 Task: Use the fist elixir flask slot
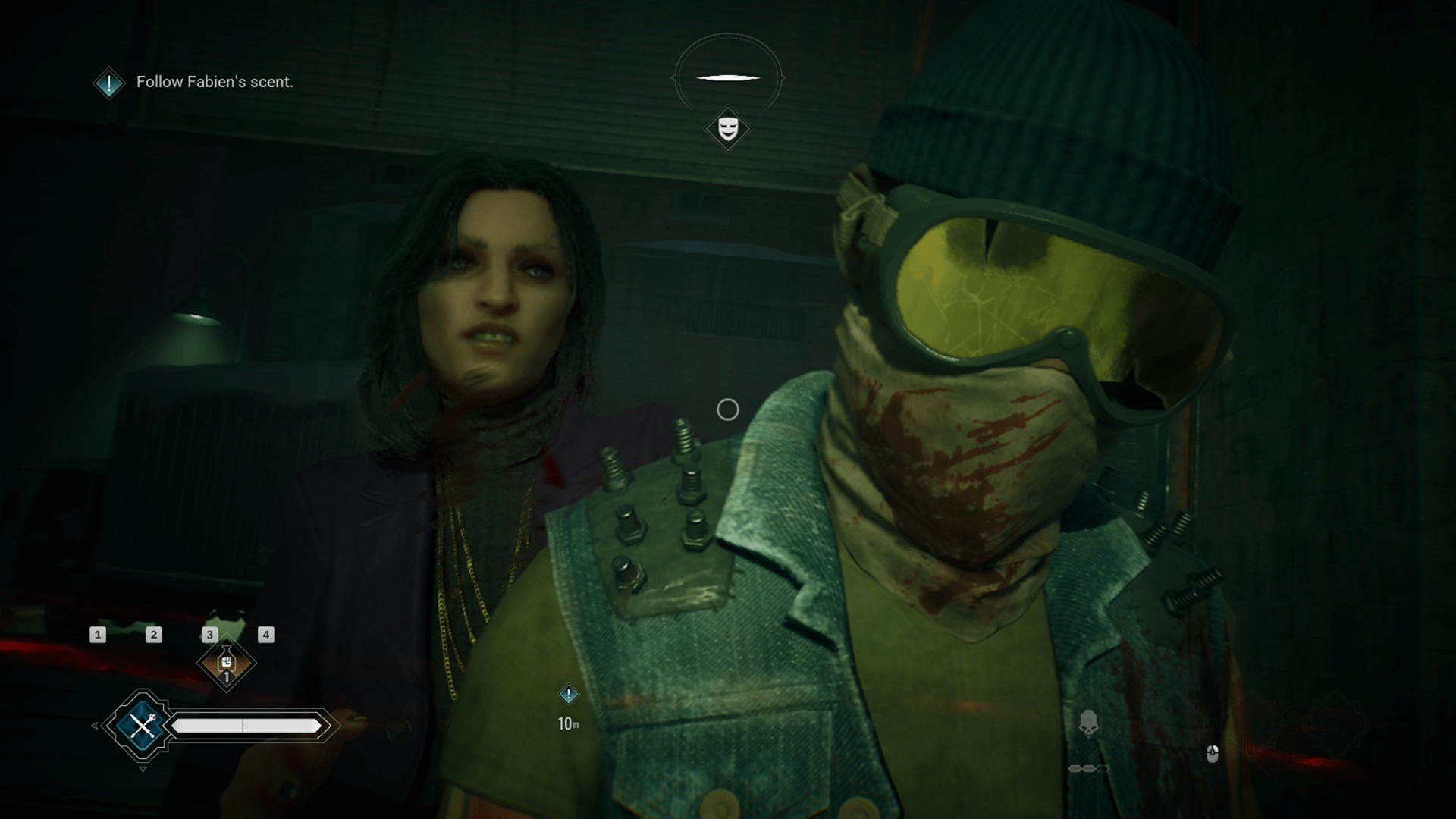point(226,664)
